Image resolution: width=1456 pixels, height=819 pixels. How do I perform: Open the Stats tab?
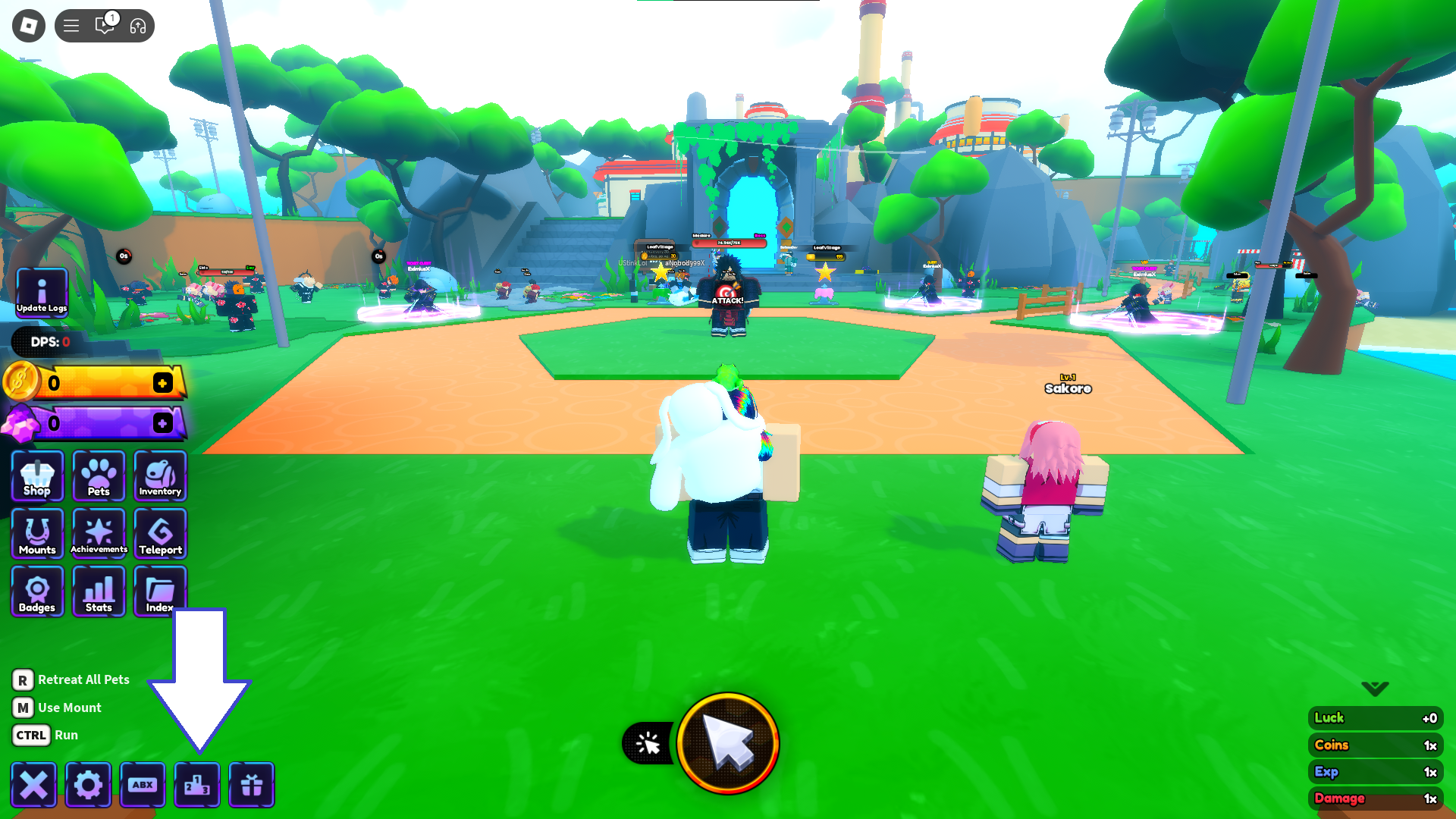point(99,591)
